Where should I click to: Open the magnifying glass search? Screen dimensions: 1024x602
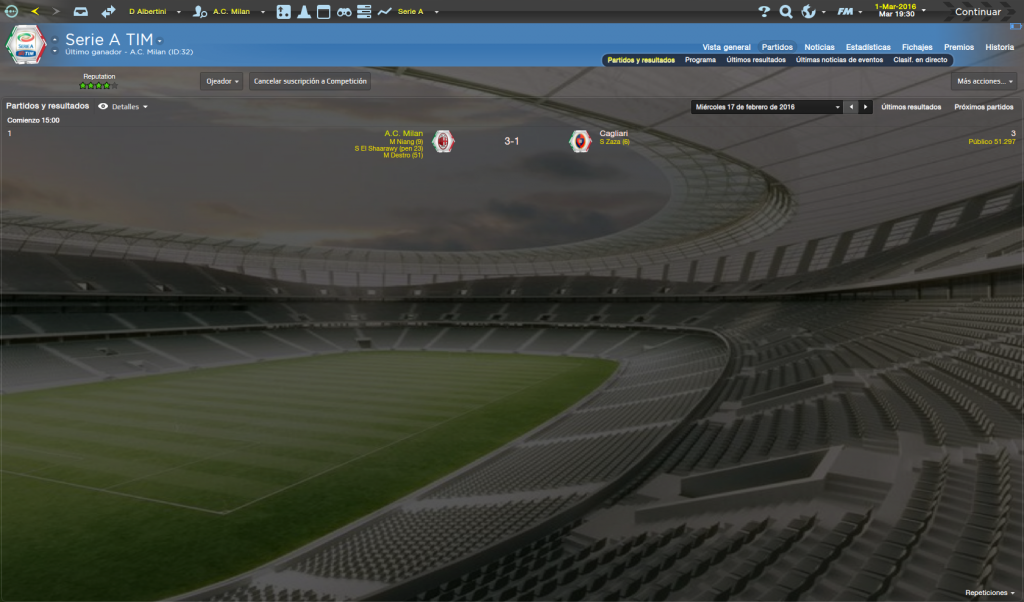[786, 12]
